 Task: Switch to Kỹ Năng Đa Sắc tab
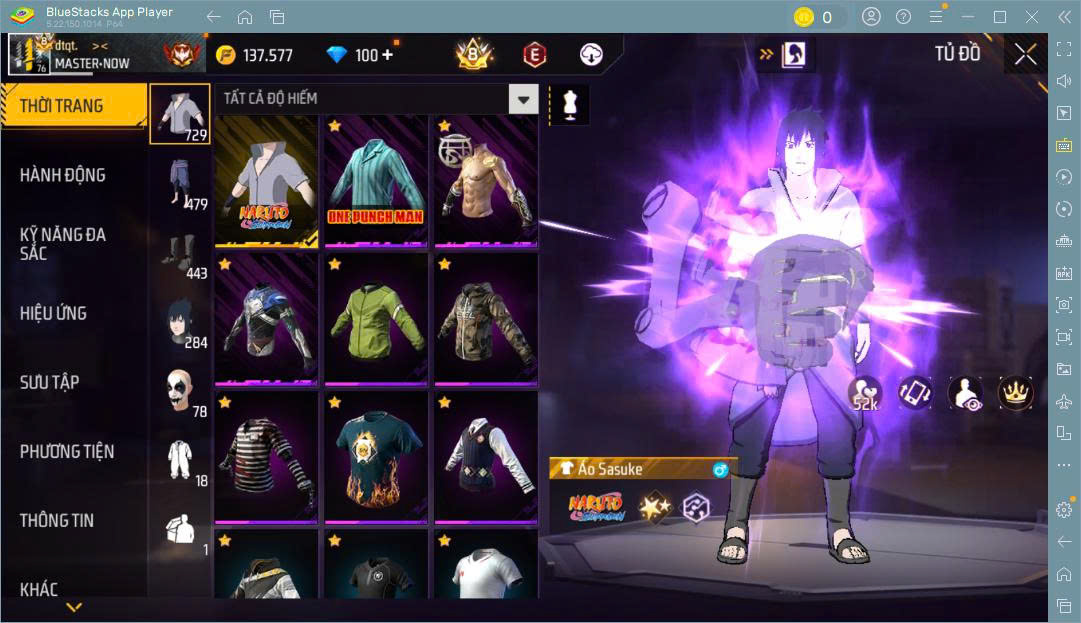pyautogui.click(x=62, y=243)
